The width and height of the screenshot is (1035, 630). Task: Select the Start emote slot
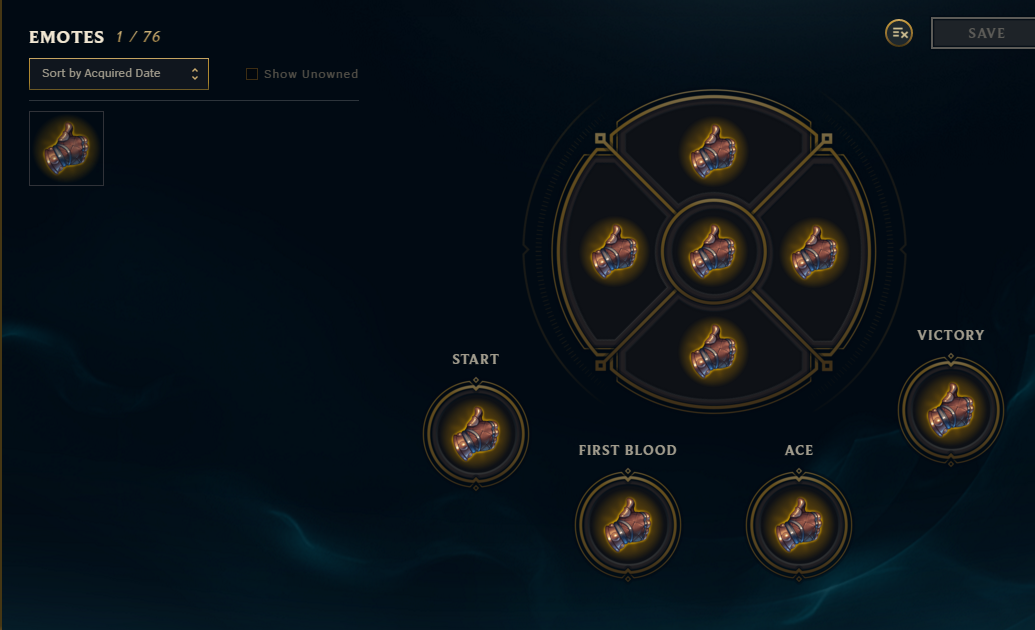pos(475,434)
